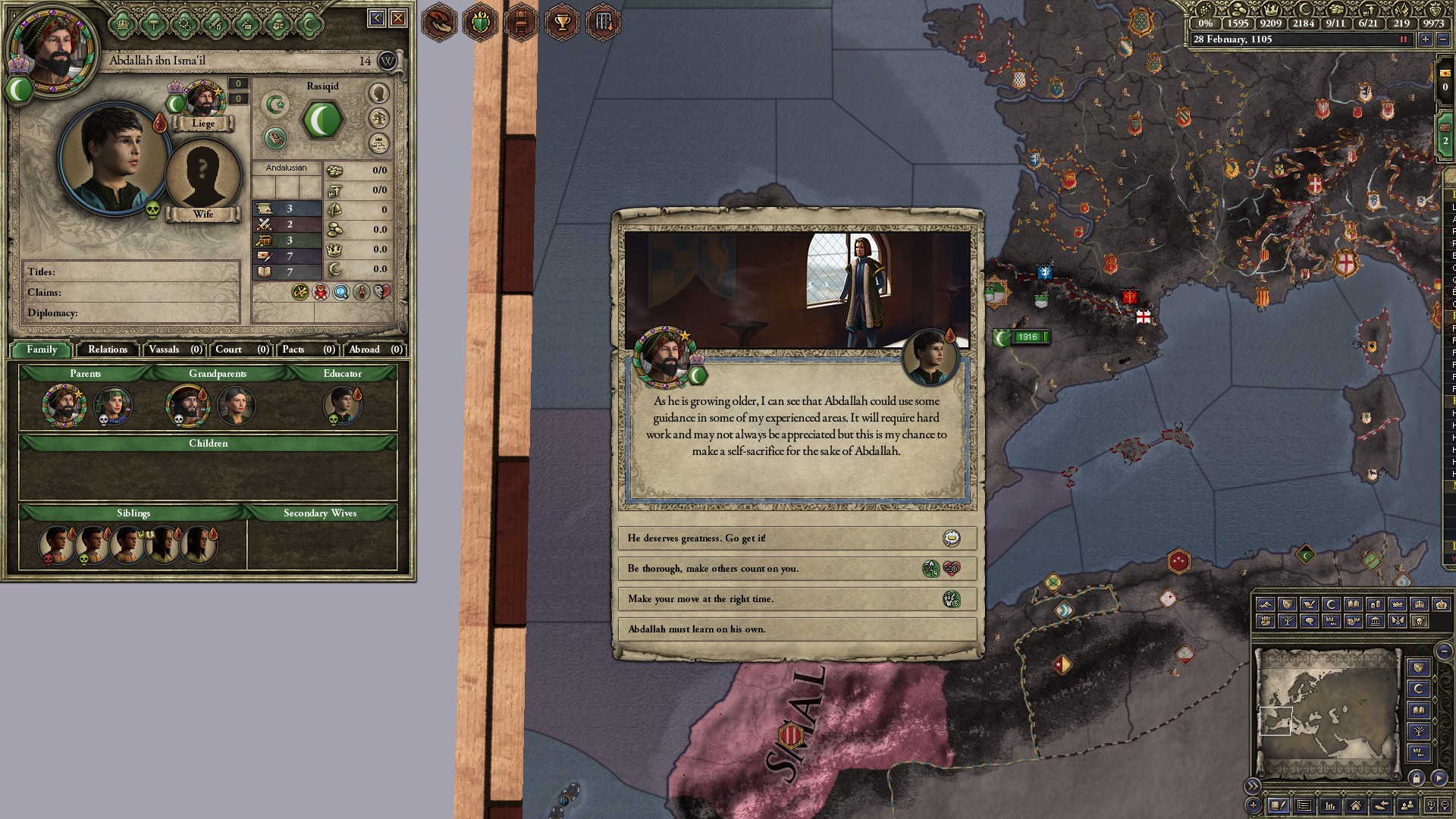Close the character panel with the X button
This screenshot has height=819, width=1456.
[397, 18]
